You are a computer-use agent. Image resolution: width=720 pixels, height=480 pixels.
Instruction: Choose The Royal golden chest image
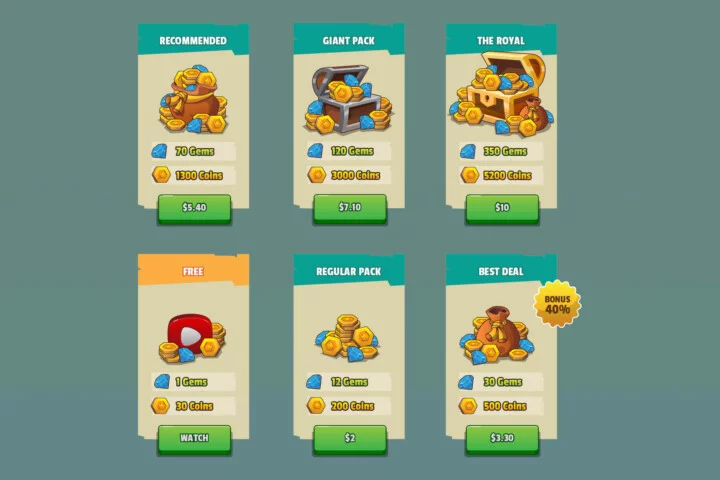[502, 98]
